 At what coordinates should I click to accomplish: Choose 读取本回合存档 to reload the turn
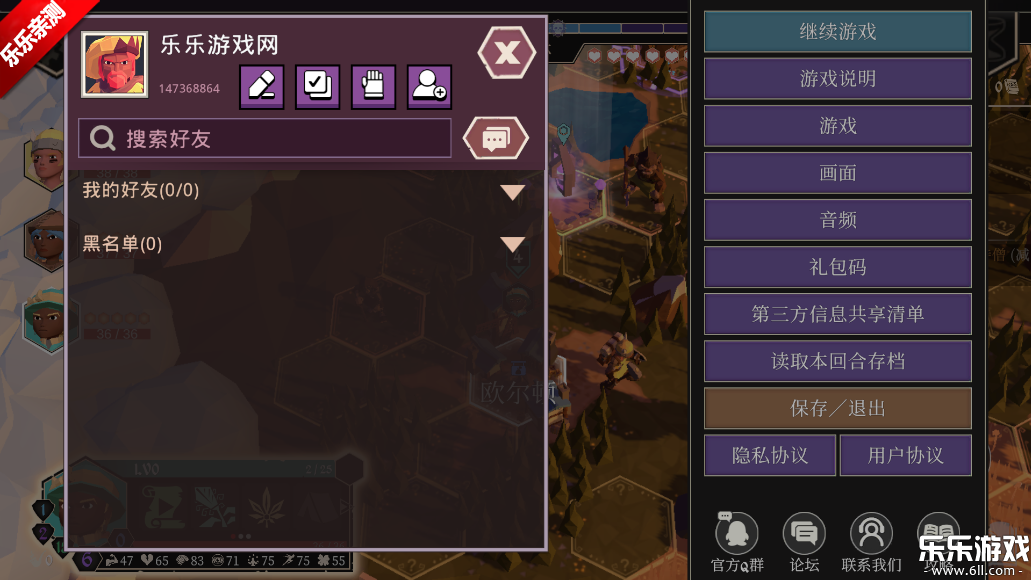click(838, 361)
